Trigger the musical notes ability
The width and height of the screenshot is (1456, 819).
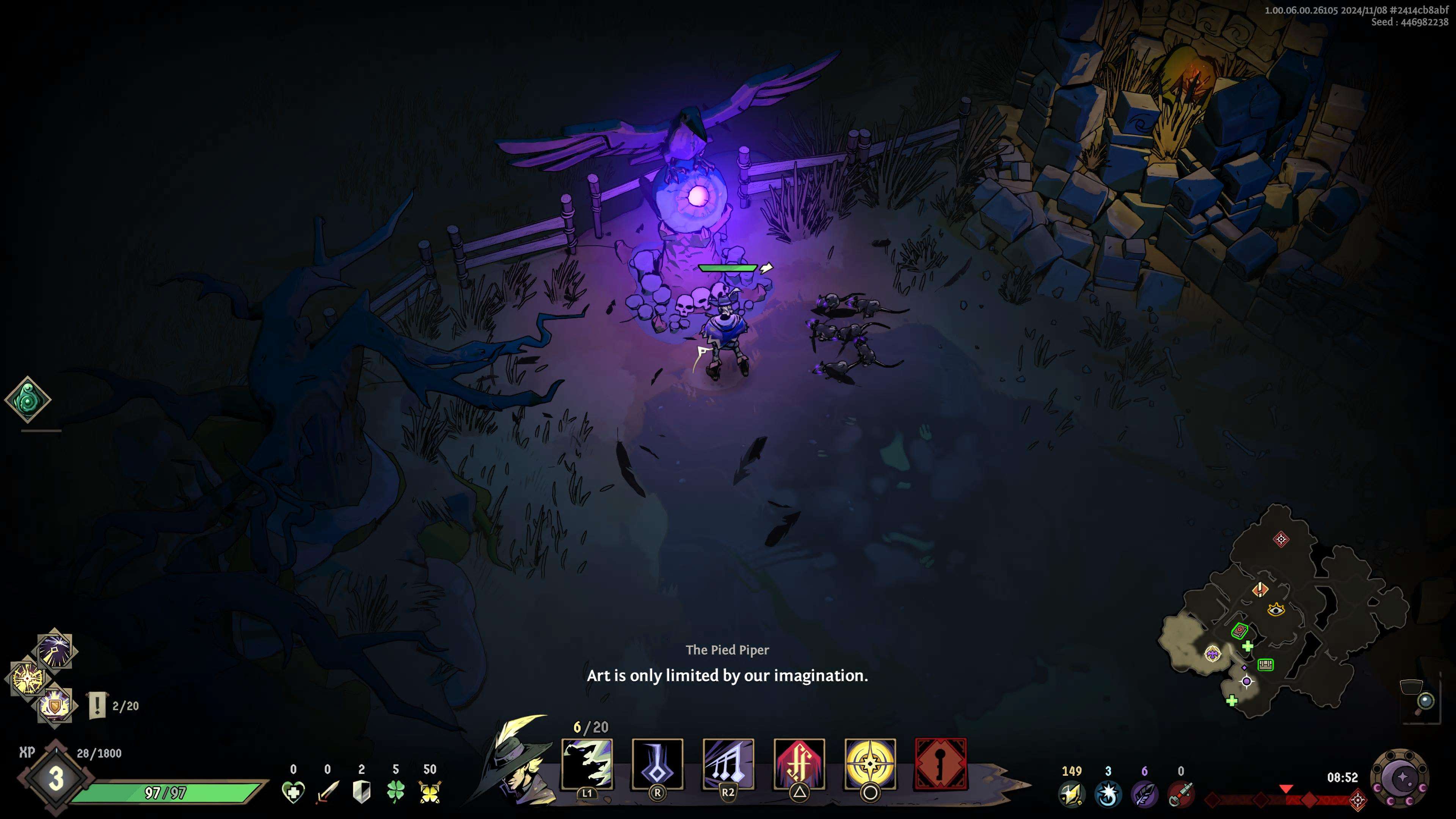click(x=728, y=764)
